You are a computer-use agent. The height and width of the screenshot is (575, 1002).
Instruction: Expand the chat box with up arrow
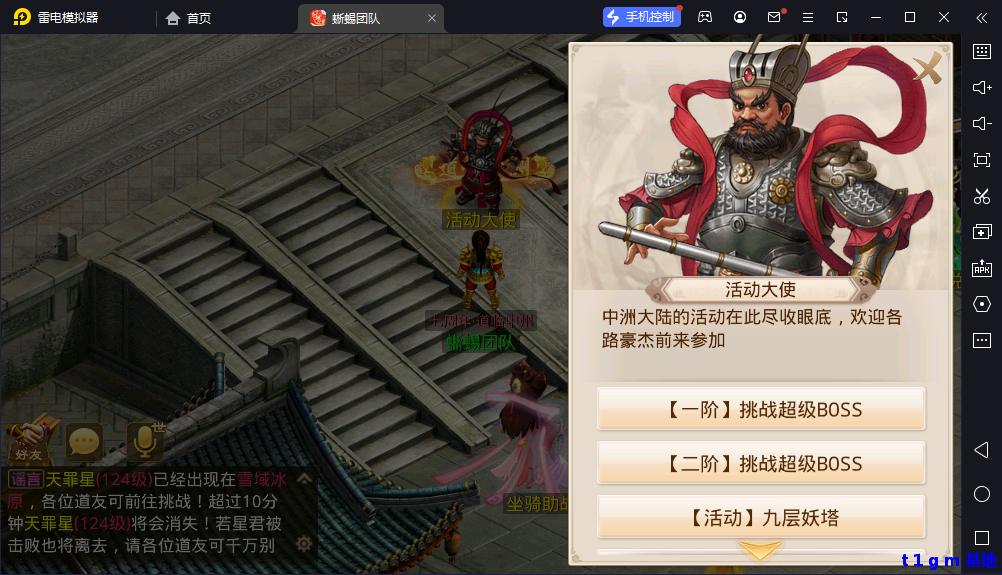[x=305, y=478]
